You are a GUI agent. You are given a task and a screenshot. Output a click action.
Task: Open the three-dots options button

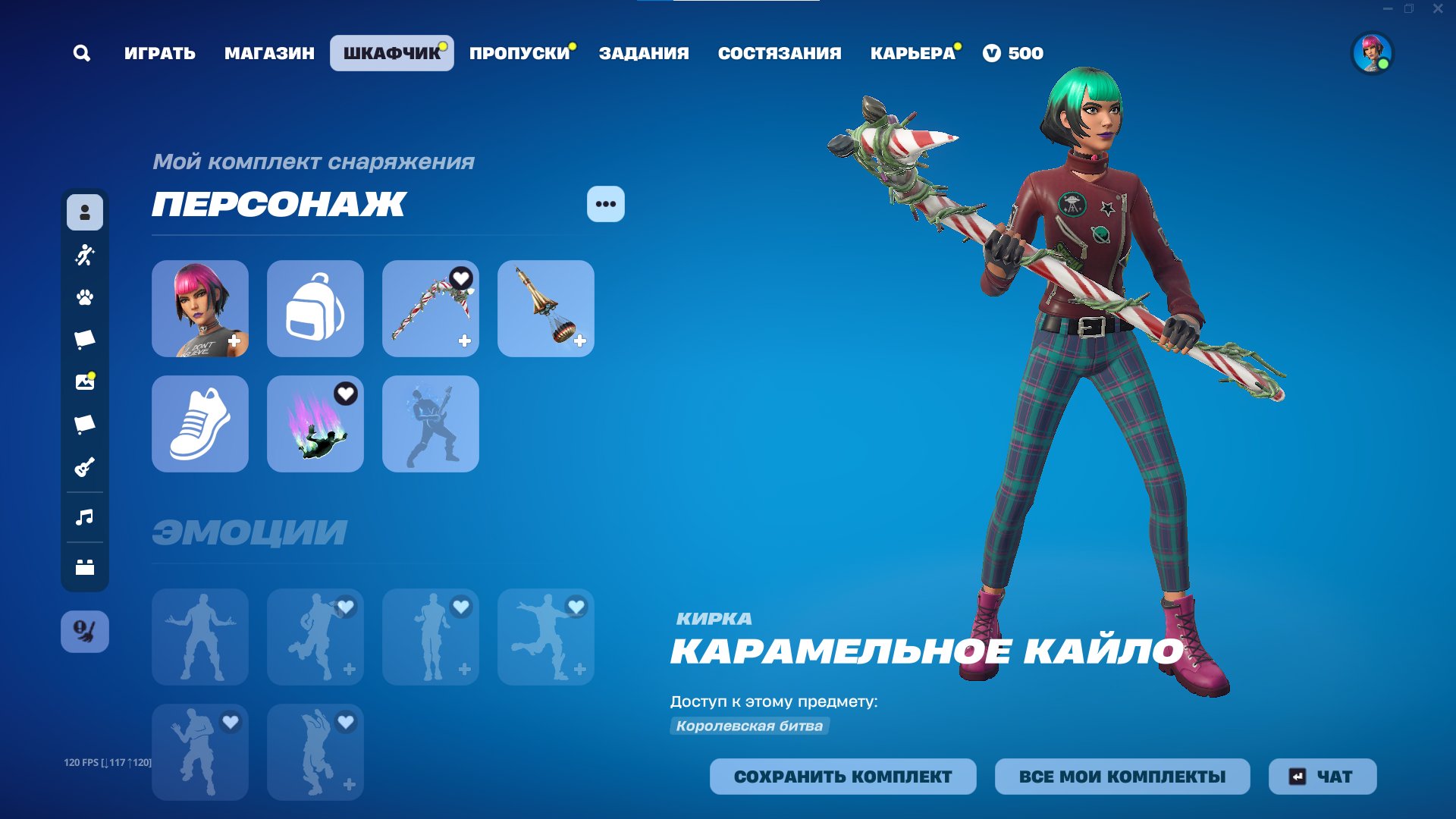pyautogui.click(x=605, y=204)
